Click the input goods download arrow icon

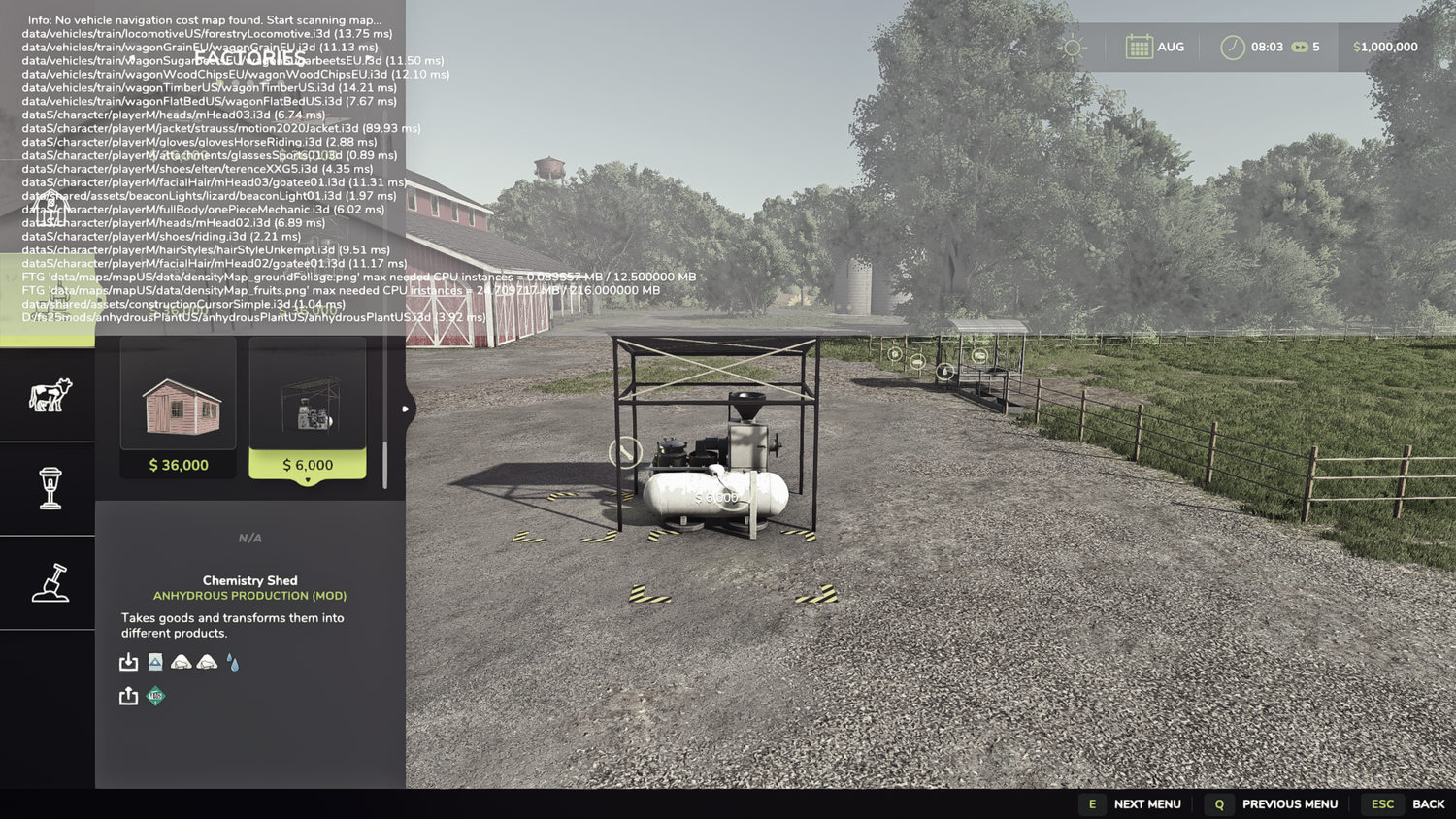point(128,661)
